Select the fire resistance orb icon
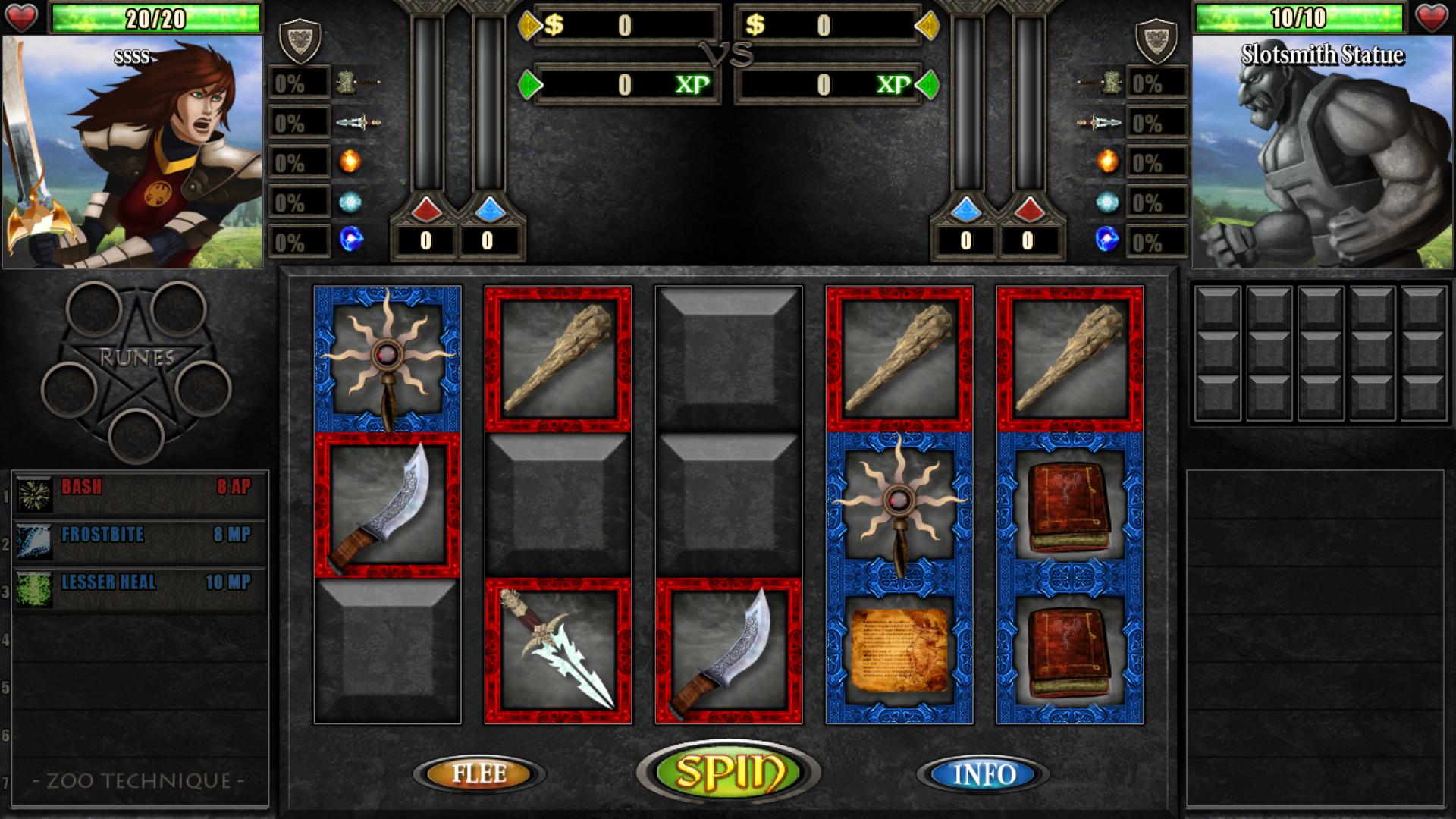This screenshot has height=819, width=1456. point(350,159)
